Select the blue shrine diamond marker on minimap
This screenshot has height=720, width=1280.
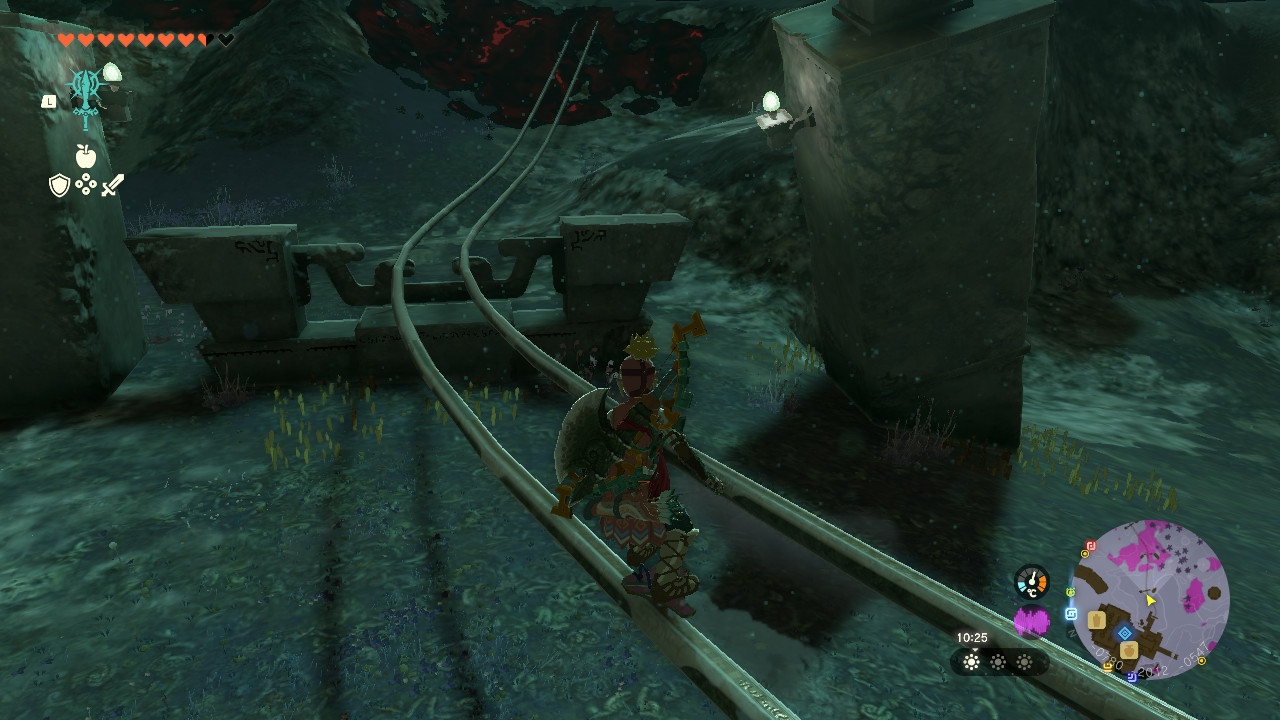1124,633
